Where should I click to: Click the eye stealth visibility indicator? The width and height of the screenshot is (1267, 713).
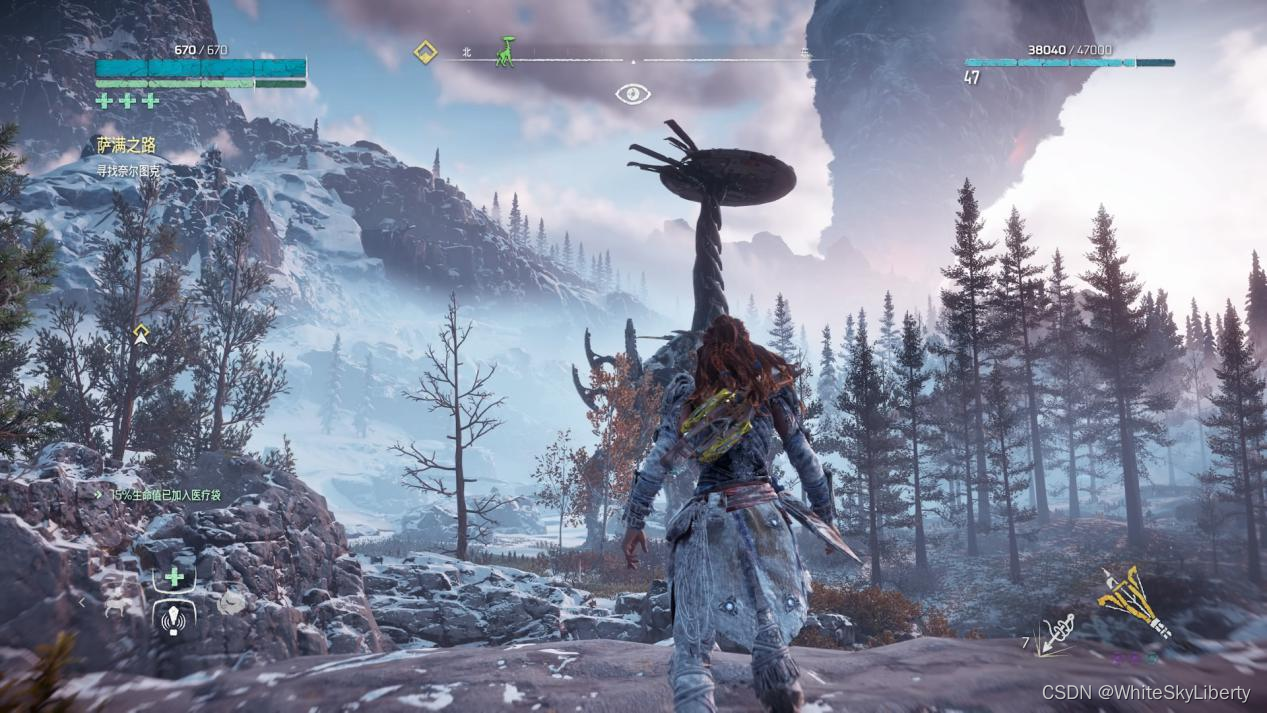(633, 94)
